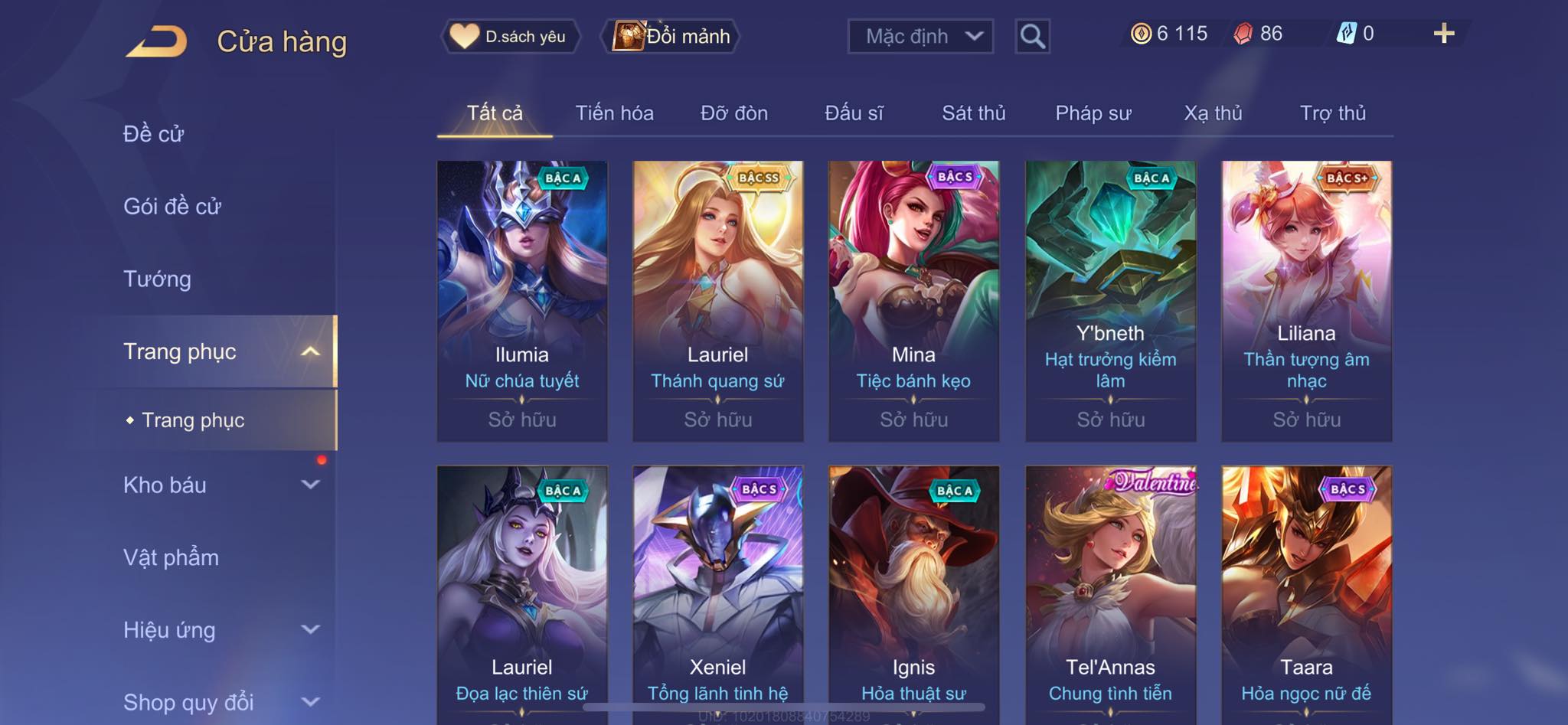Viewport: 1568px width, 725px height.
Task: Choose the Pháp sư tab
Action: (x=1093, y=113)
